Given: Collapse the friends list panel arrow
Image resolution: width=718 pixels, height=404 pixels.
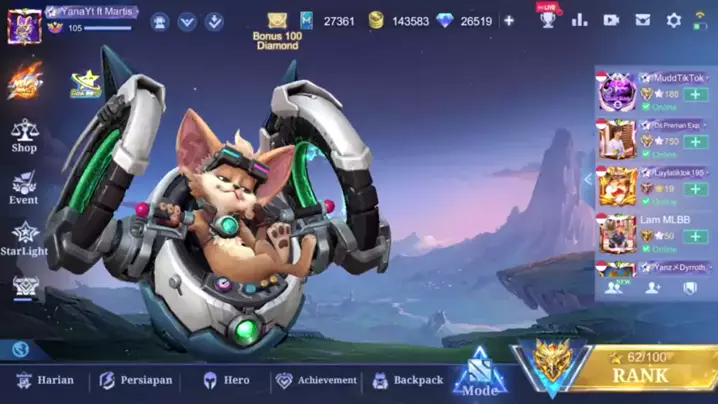Looking at the screenshot, I should (x=589, y=179).
